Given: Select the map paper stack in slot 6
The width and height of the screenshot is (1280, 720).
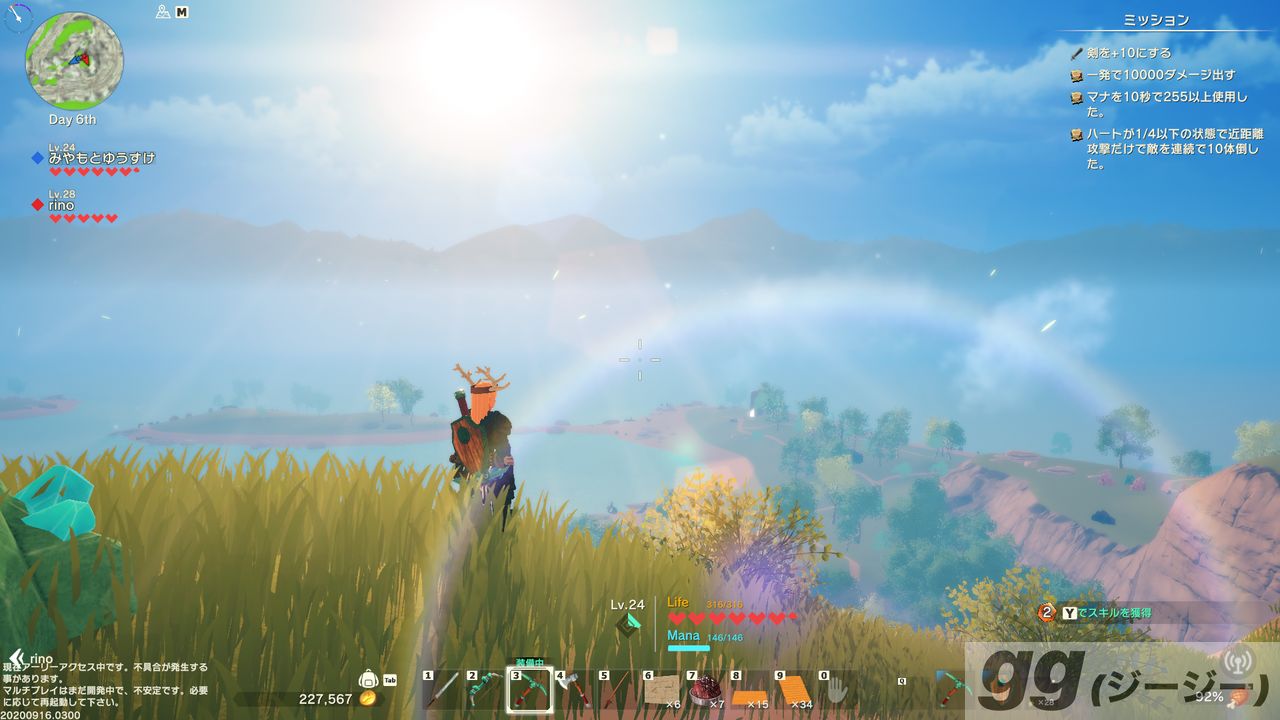Looking at the screenshot, I should pyautogui.click(x=661, y=691).
